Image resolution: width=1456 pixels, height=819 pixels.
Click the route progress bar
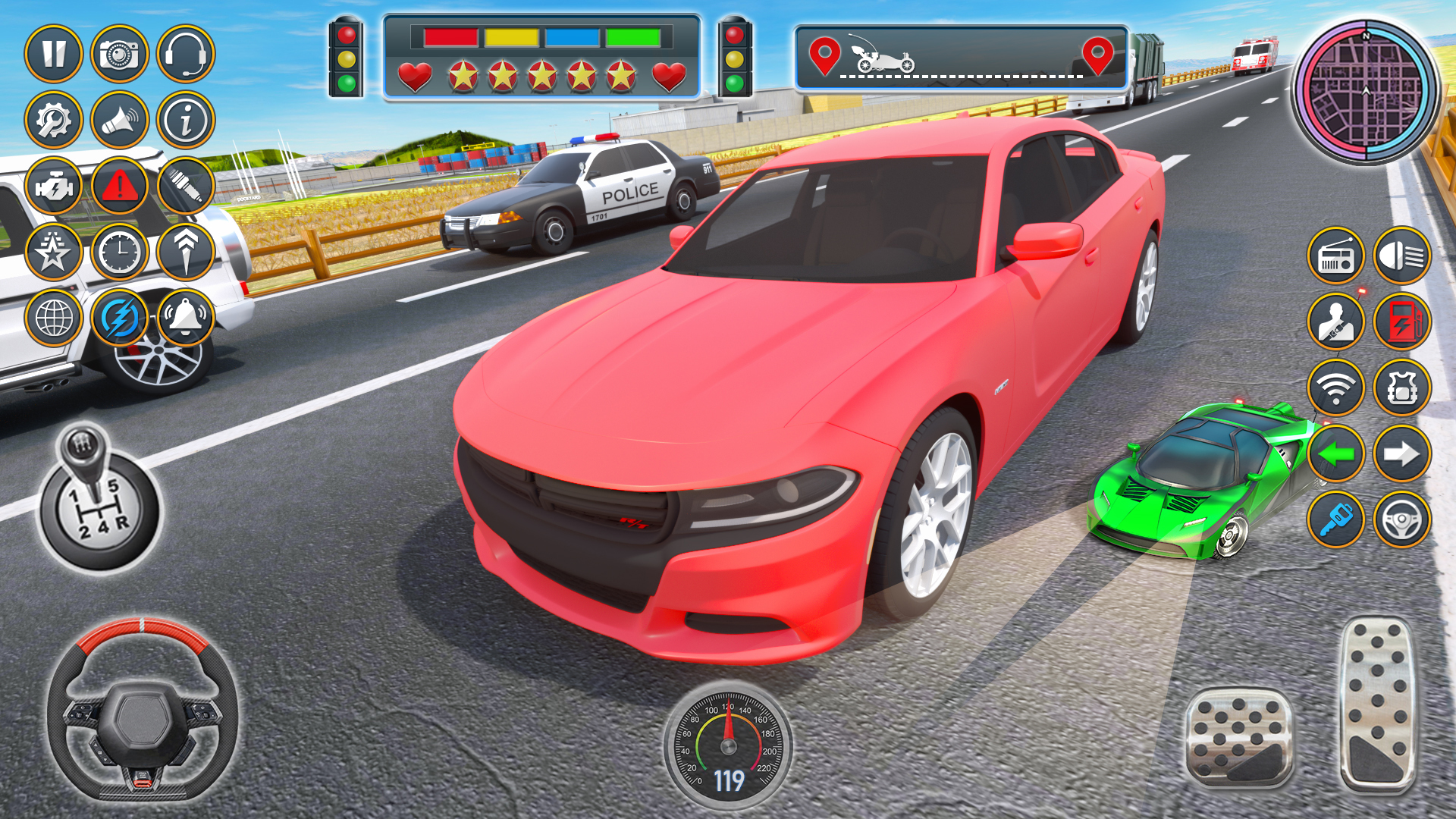coord(959,57)
